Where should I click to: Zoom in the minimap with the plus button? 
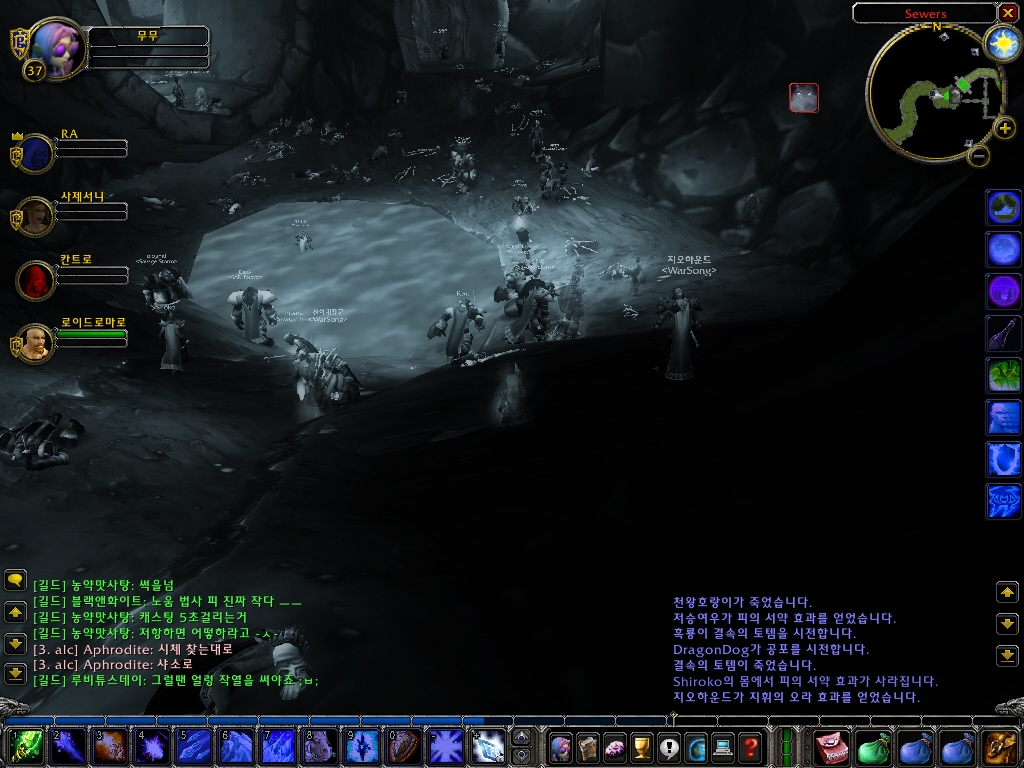point(1005,128)
